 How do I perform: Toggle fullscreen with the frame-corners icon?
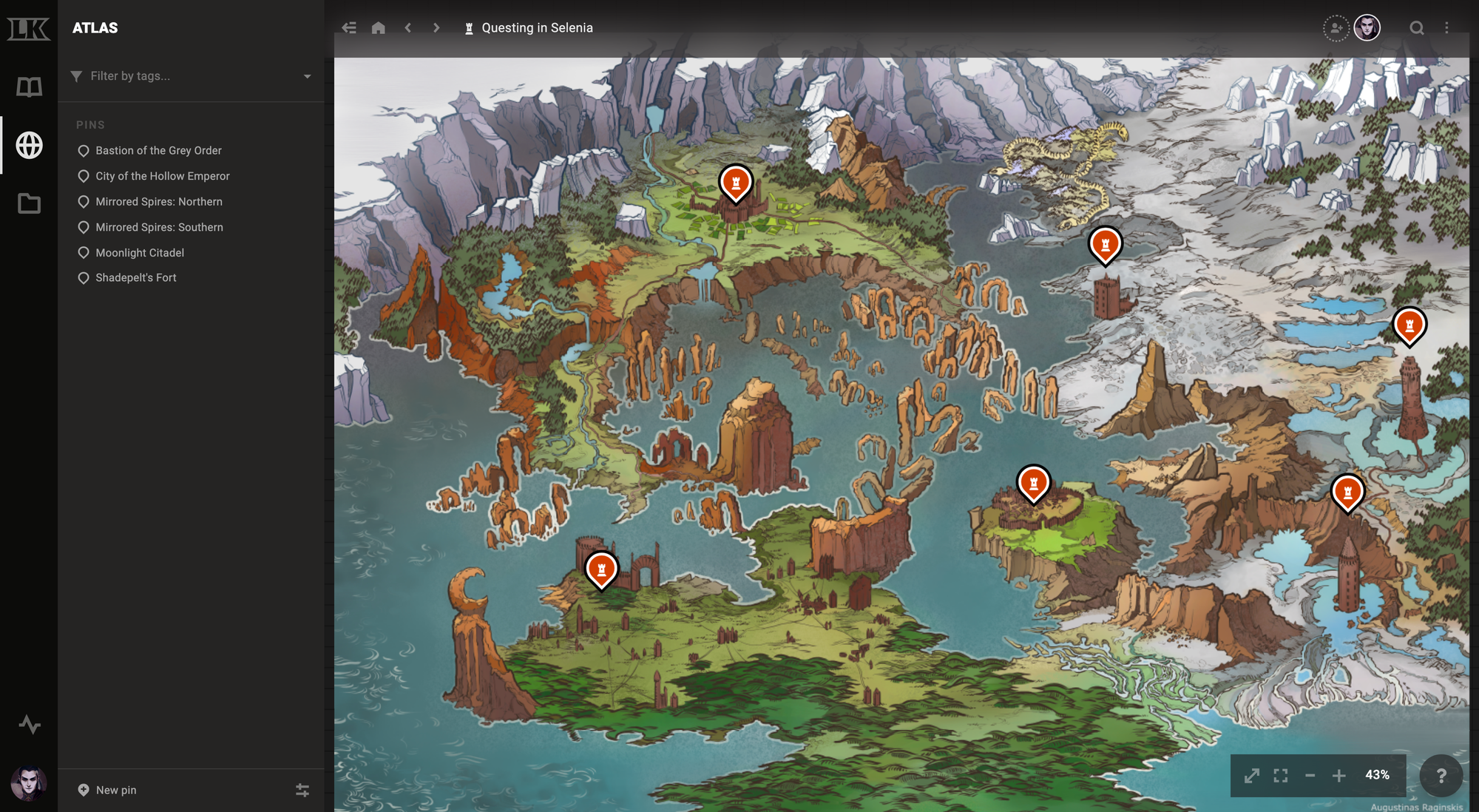(1281, 776)
